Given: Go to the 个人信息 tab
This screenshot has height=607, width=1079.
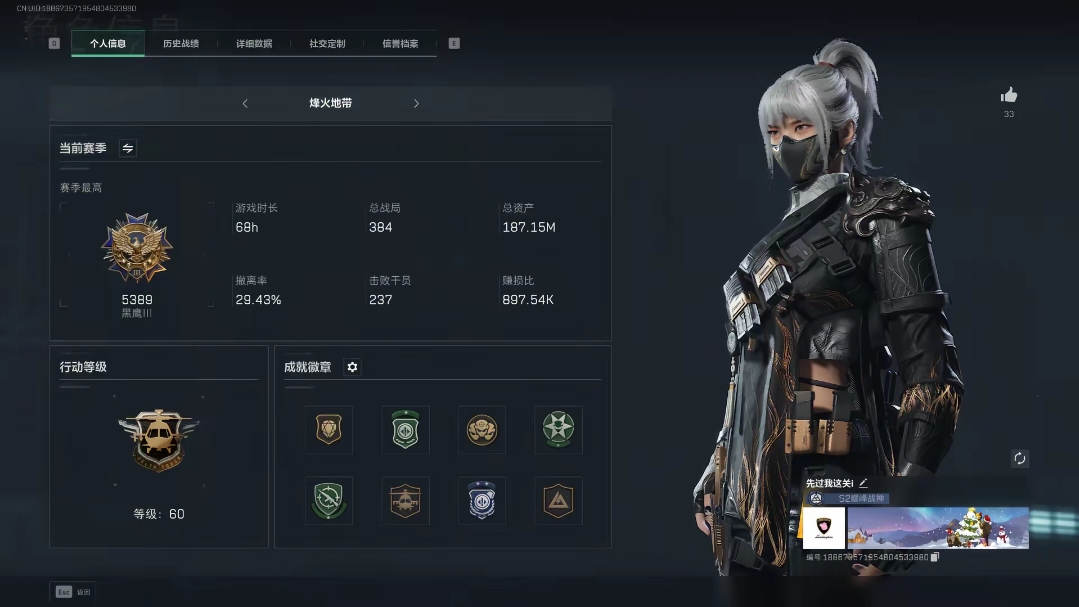Looking at the screenshot, I should tap(108, 44).
